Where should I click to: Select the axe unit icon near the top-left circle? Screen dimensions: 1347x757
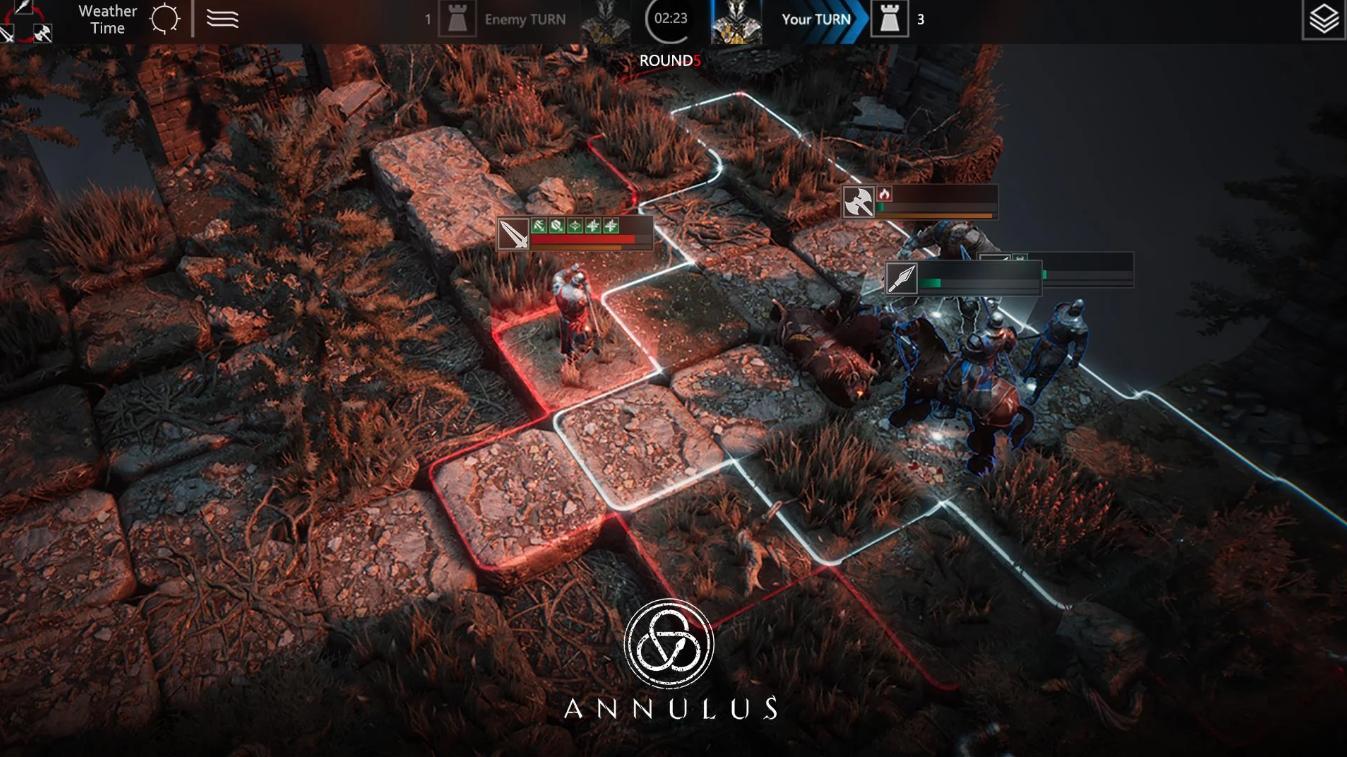pyautogui.click(x=42, y=33)
